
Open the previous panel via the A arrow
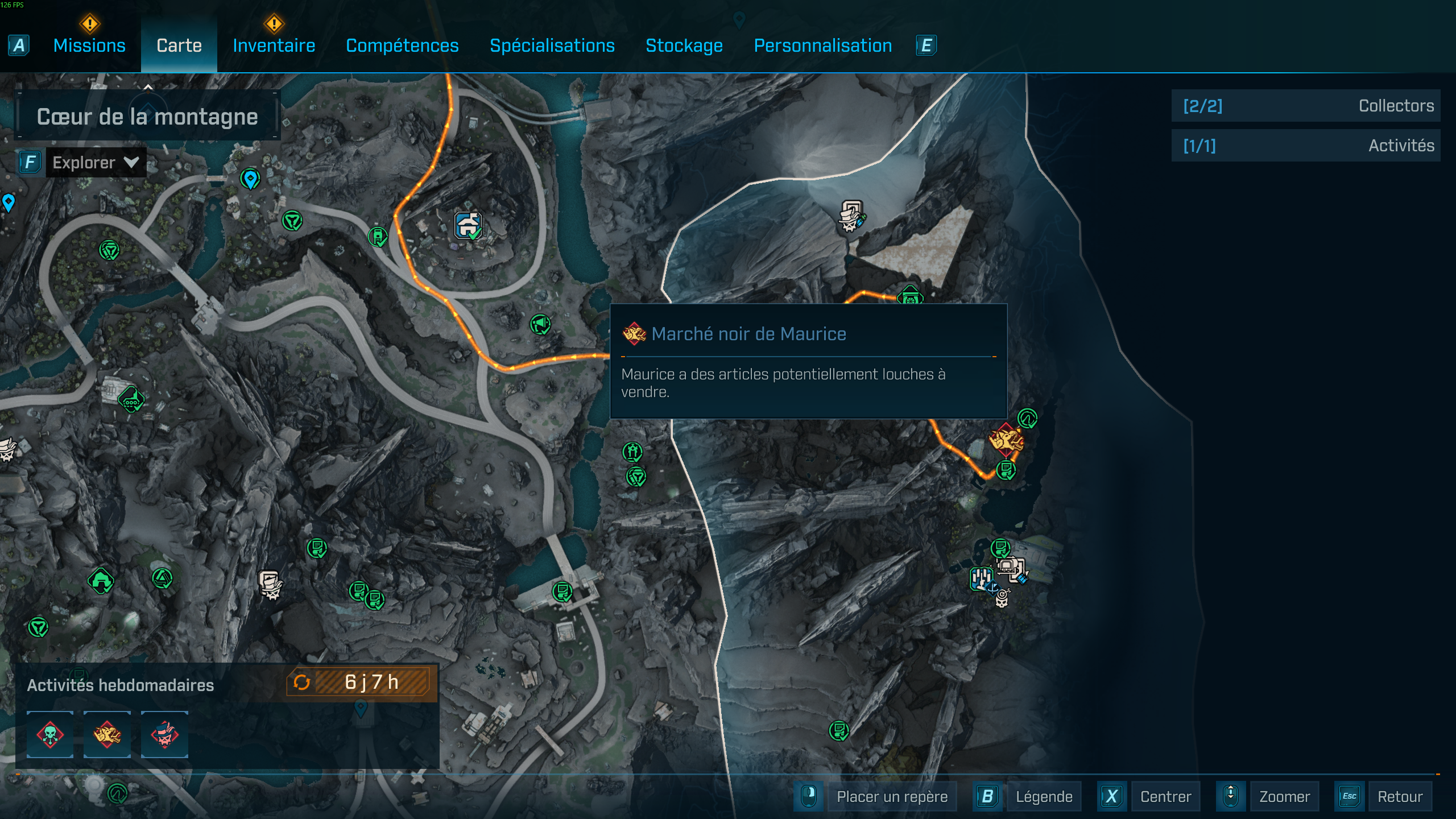(x=19, y=45)
